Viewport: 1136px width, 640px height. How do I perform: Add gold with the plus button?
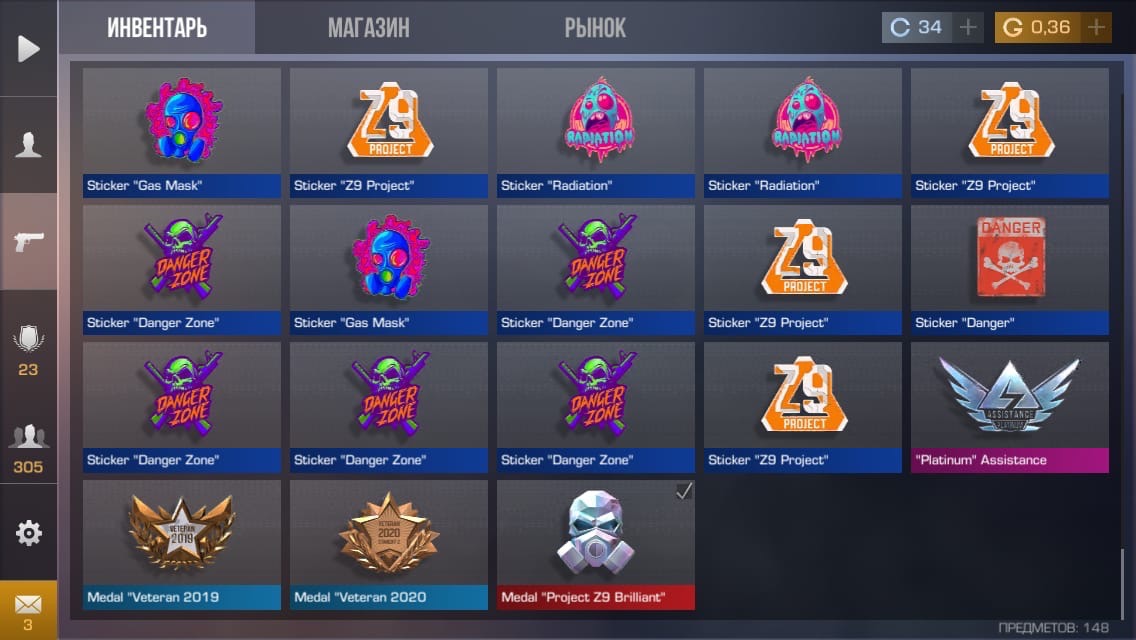(x=1097, y=27)
